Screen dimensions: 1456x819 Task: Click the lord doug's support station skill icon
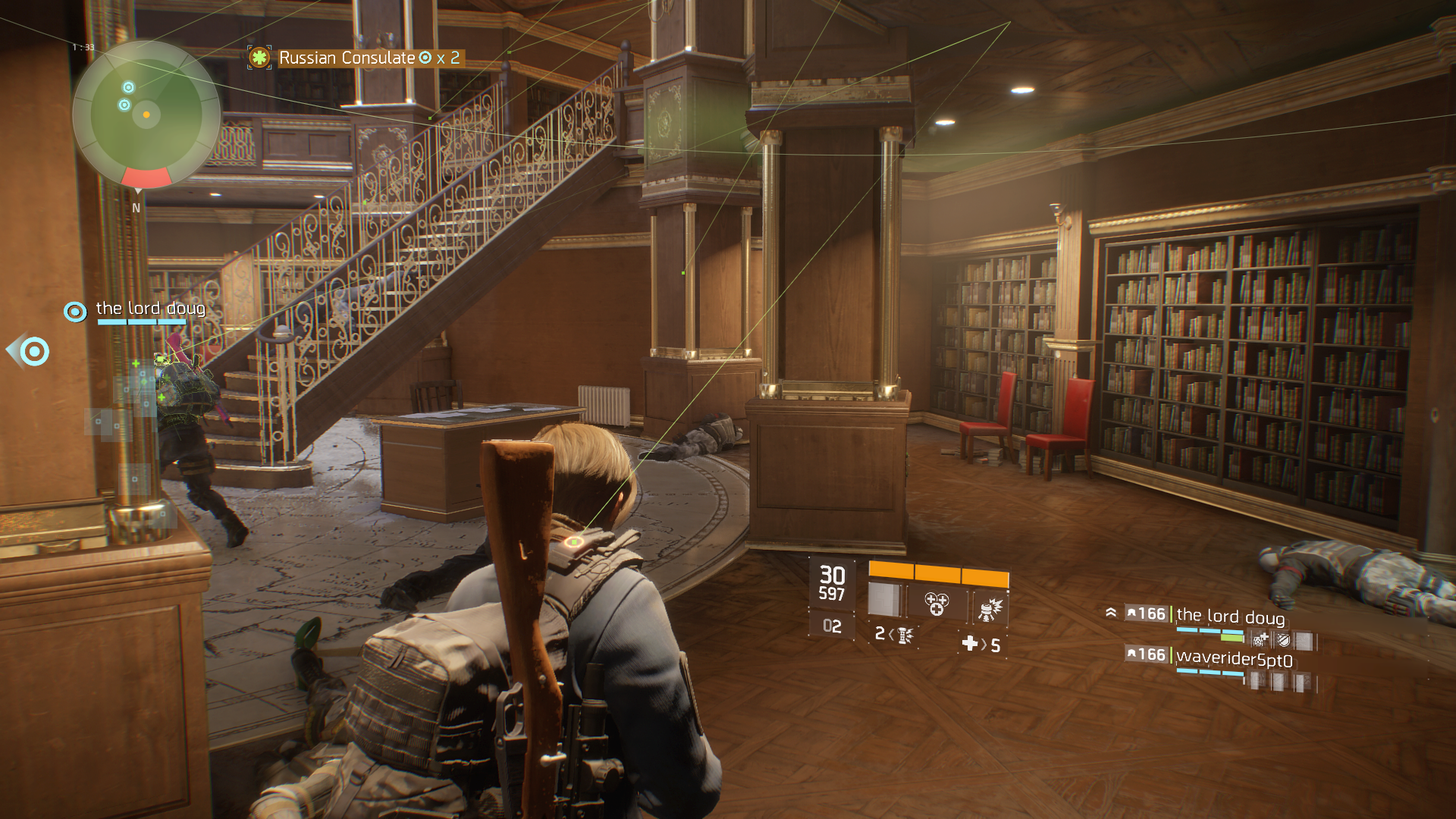pyautogui.click(x=1260, y=641)
